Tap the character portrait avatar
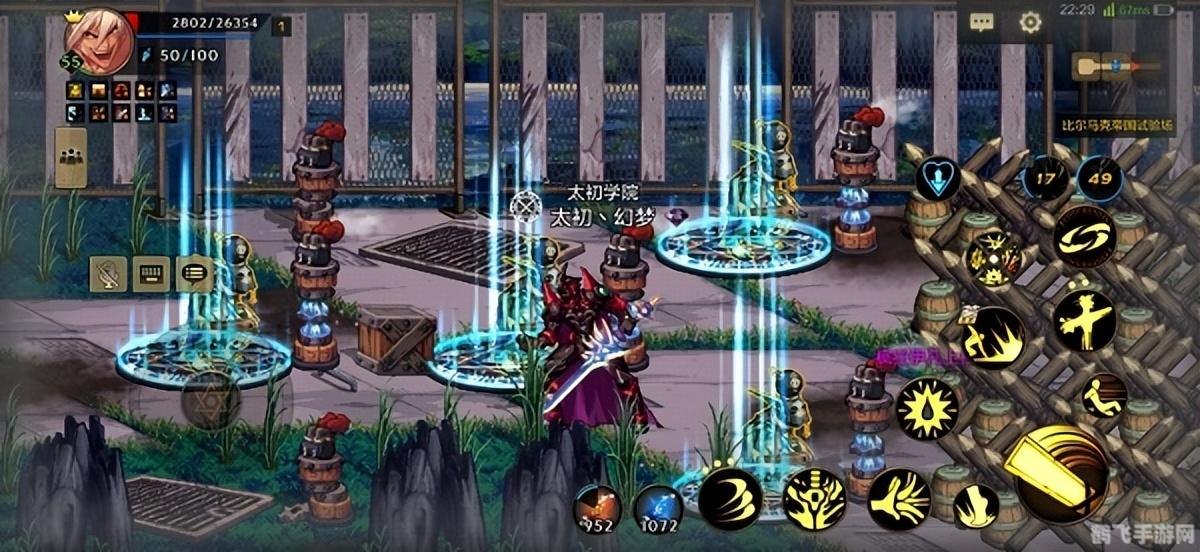Screen dimensions: 1200x552 (x=99, y=43)
